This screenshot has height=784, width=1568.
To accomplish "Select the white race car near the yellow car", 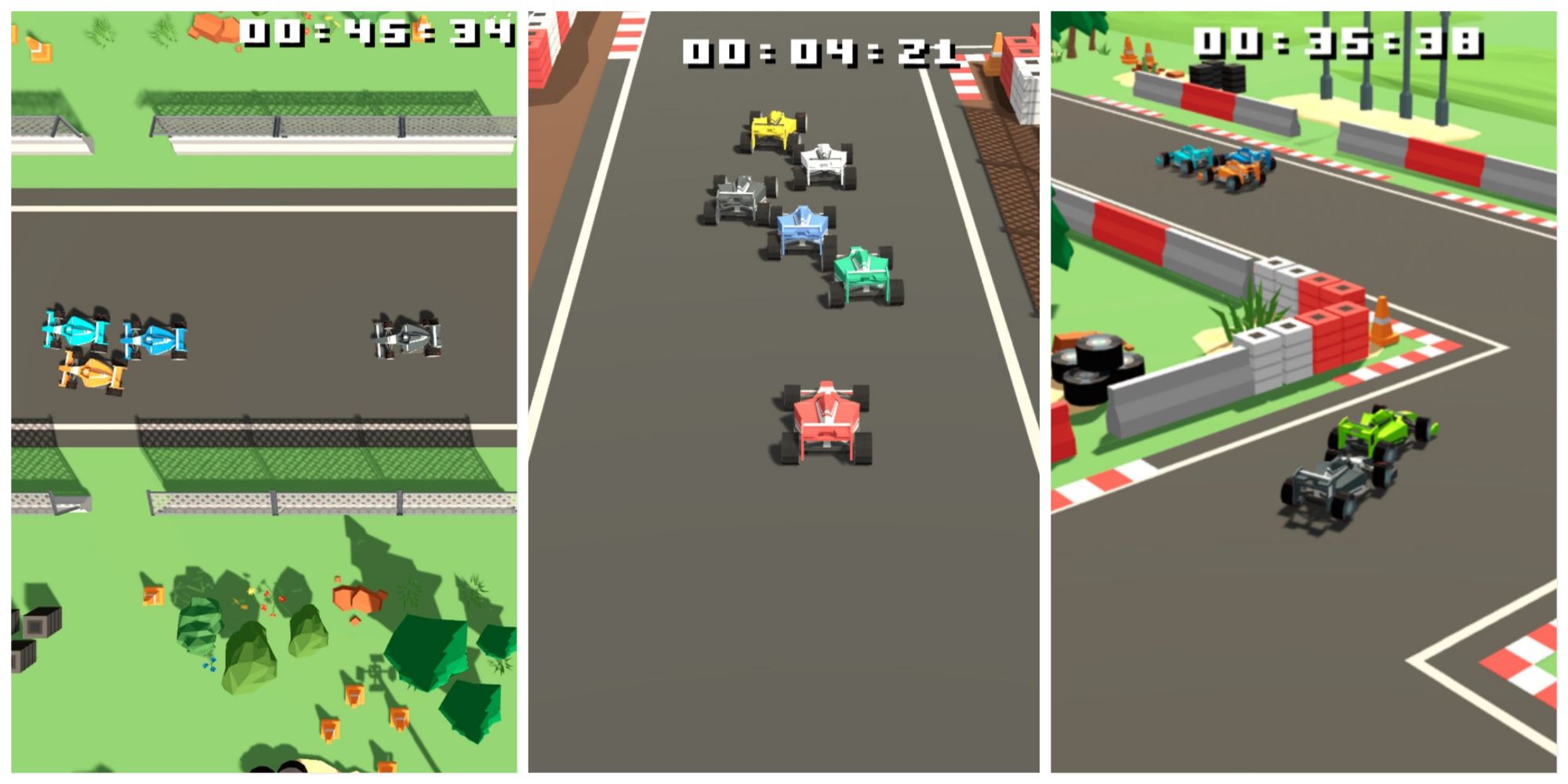I will click(x=822, y=161).
